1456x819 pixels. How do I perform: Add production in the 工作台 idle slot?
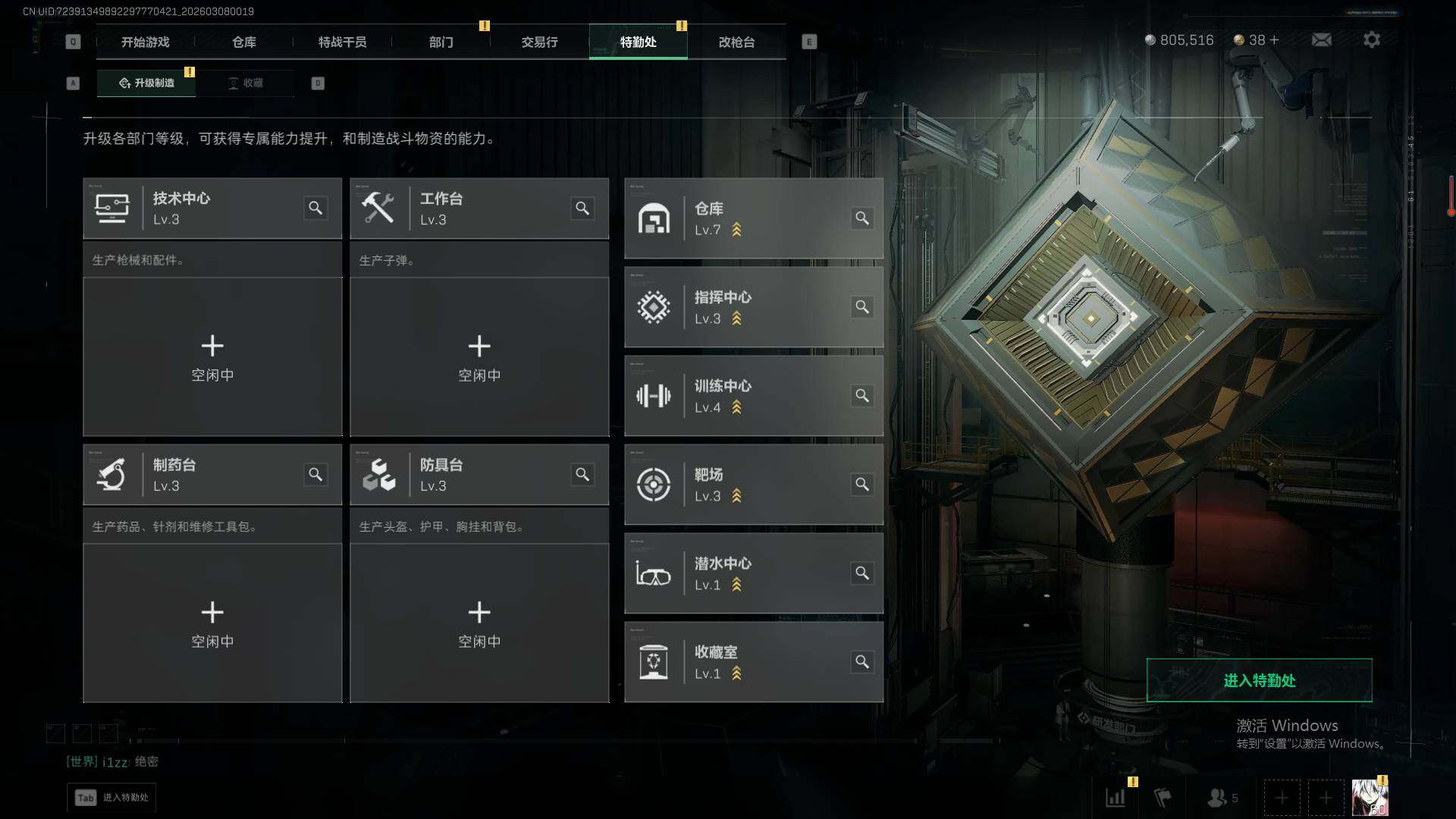pos(479,356)
